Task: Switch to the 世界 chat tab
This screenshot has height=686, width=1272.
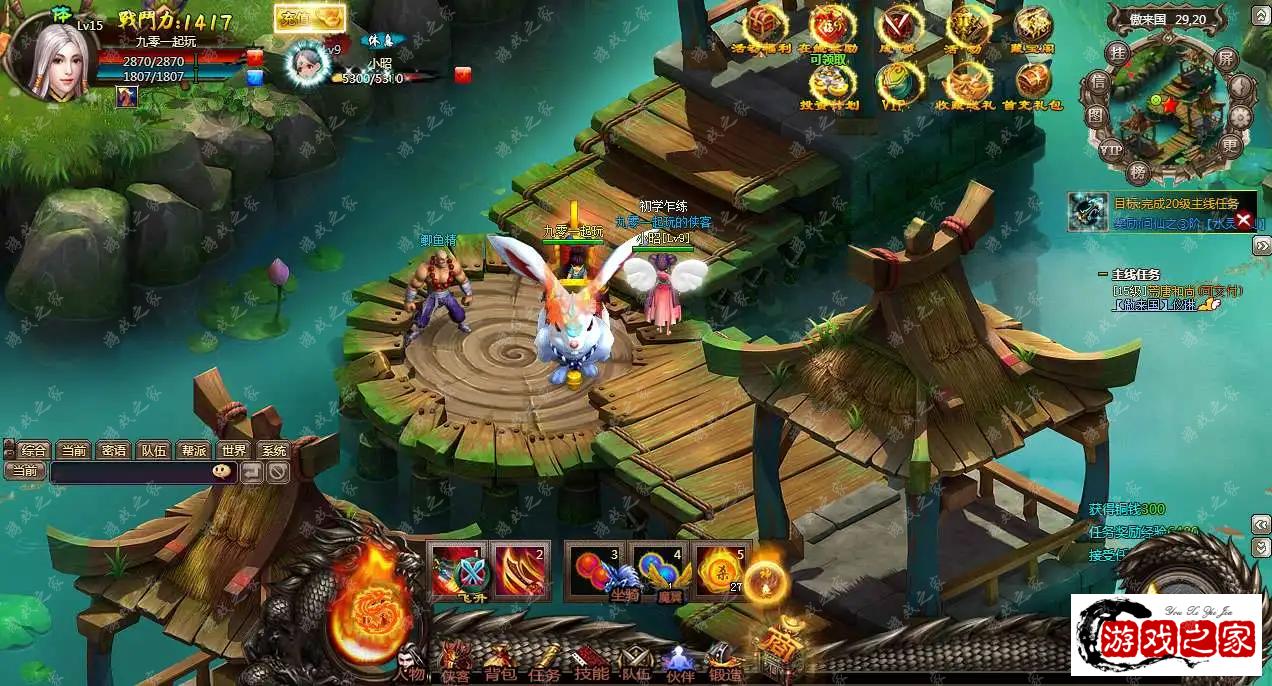Action: click(x=233, y=450)
